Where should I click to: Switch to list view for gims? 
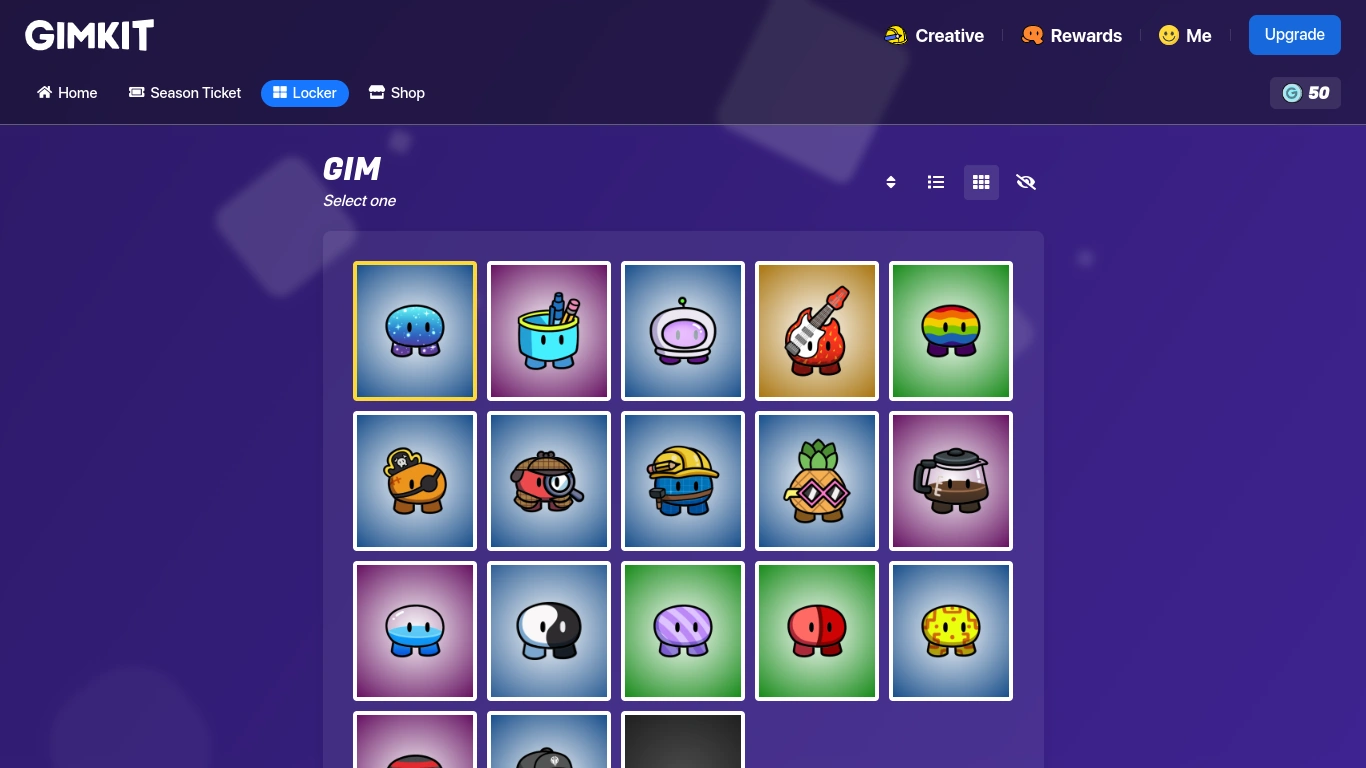[935, 182]
